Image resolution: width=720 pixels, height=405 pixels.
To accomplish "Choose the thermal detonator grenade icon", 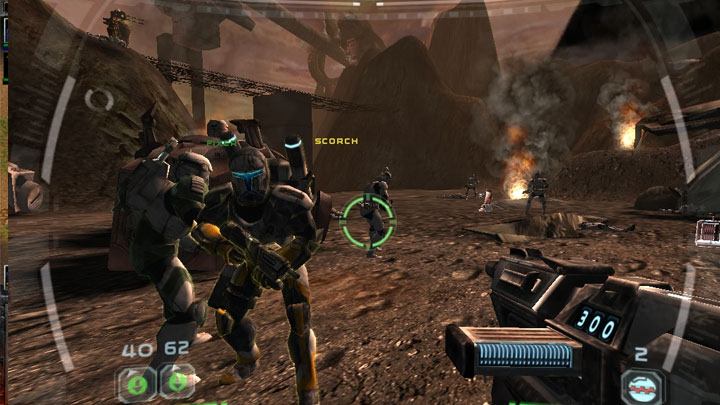I will tap(641, 386).
